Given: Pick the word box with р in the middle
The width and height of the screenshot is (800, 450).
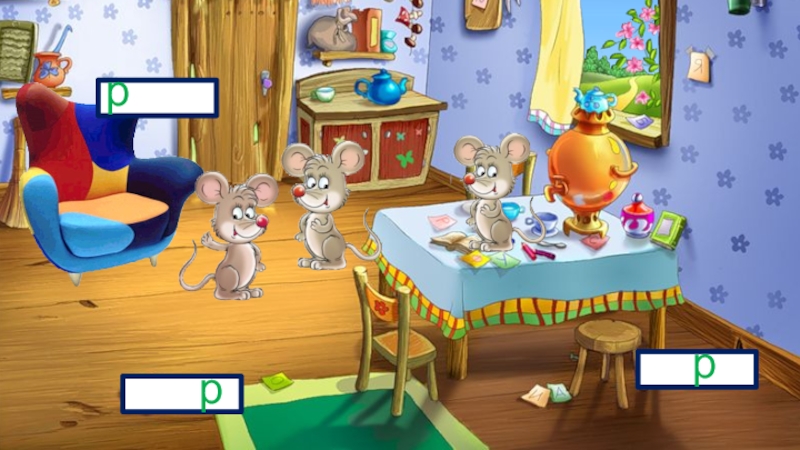Looking at the screenshot, I should pos(697,370).
